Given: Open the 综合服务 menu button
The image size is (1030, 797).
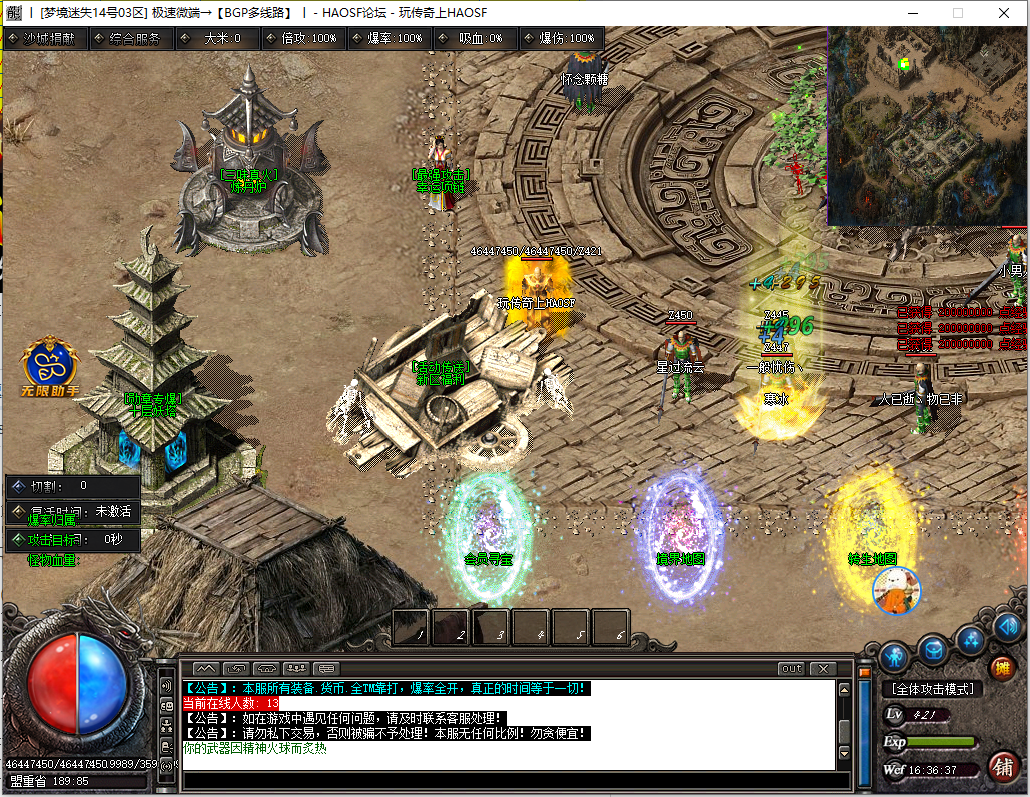Looking at the screenshot, I should [132, 38].
